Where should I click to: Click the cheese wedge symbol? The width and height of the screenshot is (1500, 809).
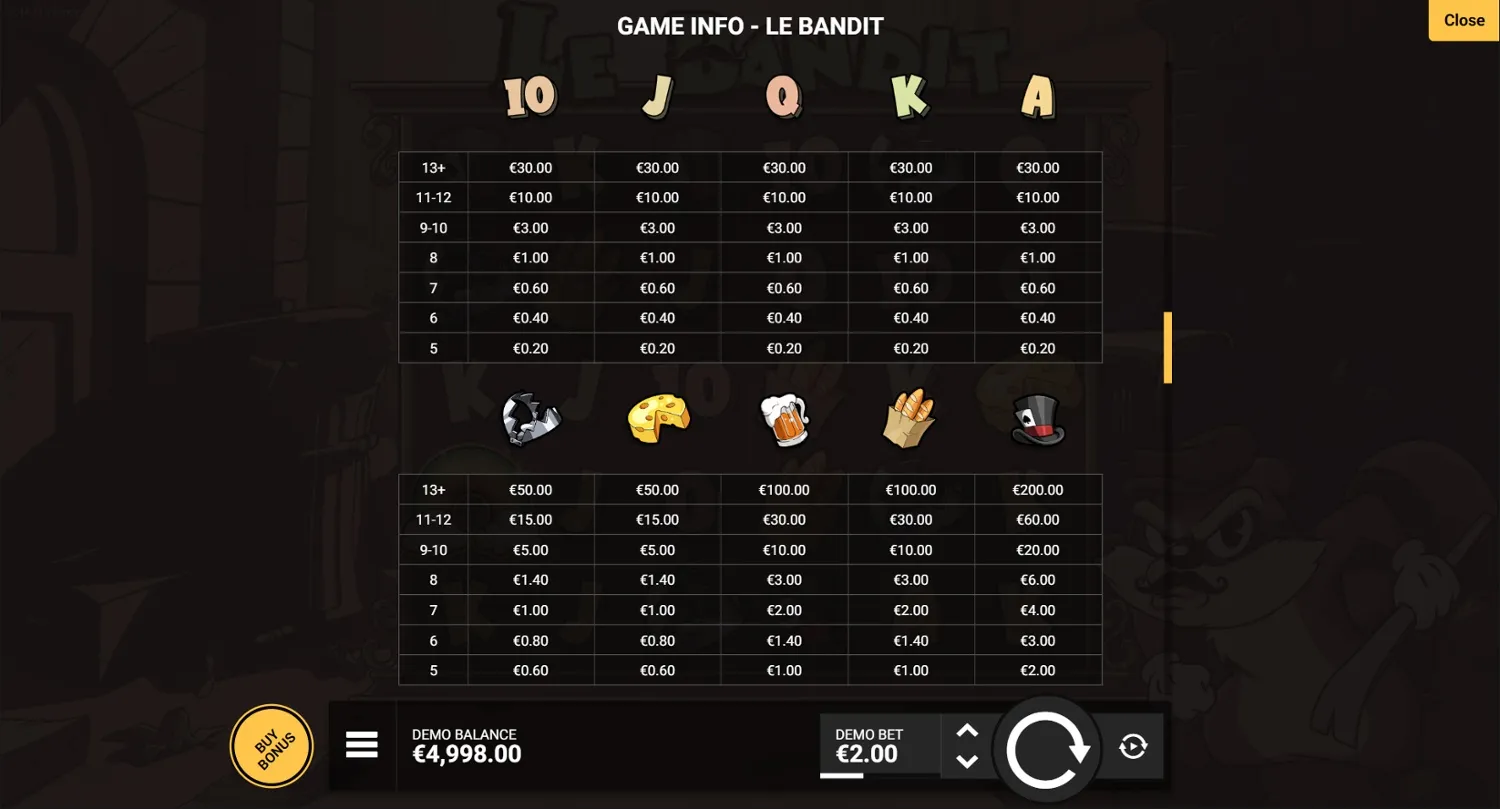(x=657, y=418)
